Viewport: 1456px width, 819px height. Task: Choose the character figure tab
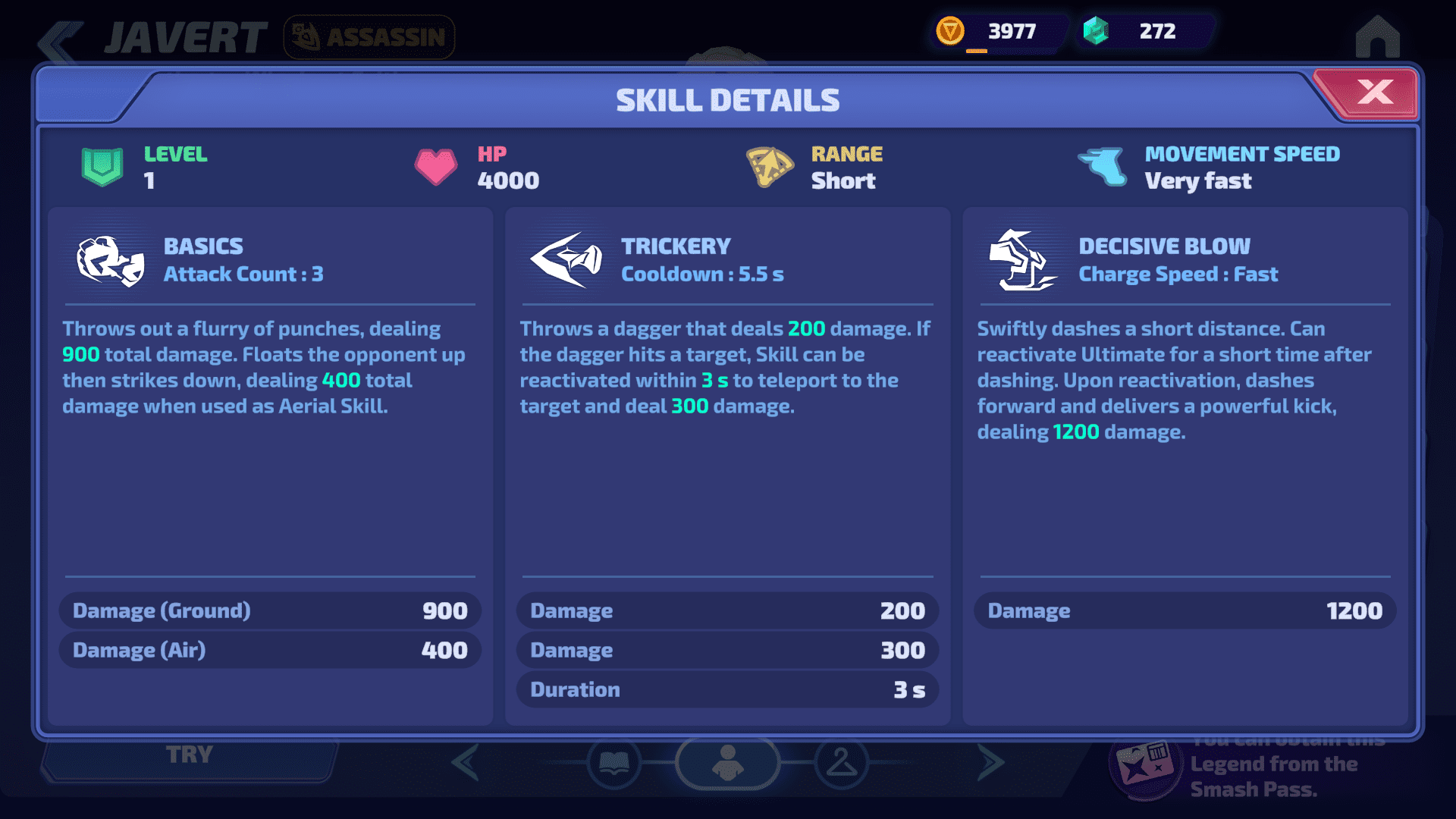pyautogui.click(x=727, y=763)
